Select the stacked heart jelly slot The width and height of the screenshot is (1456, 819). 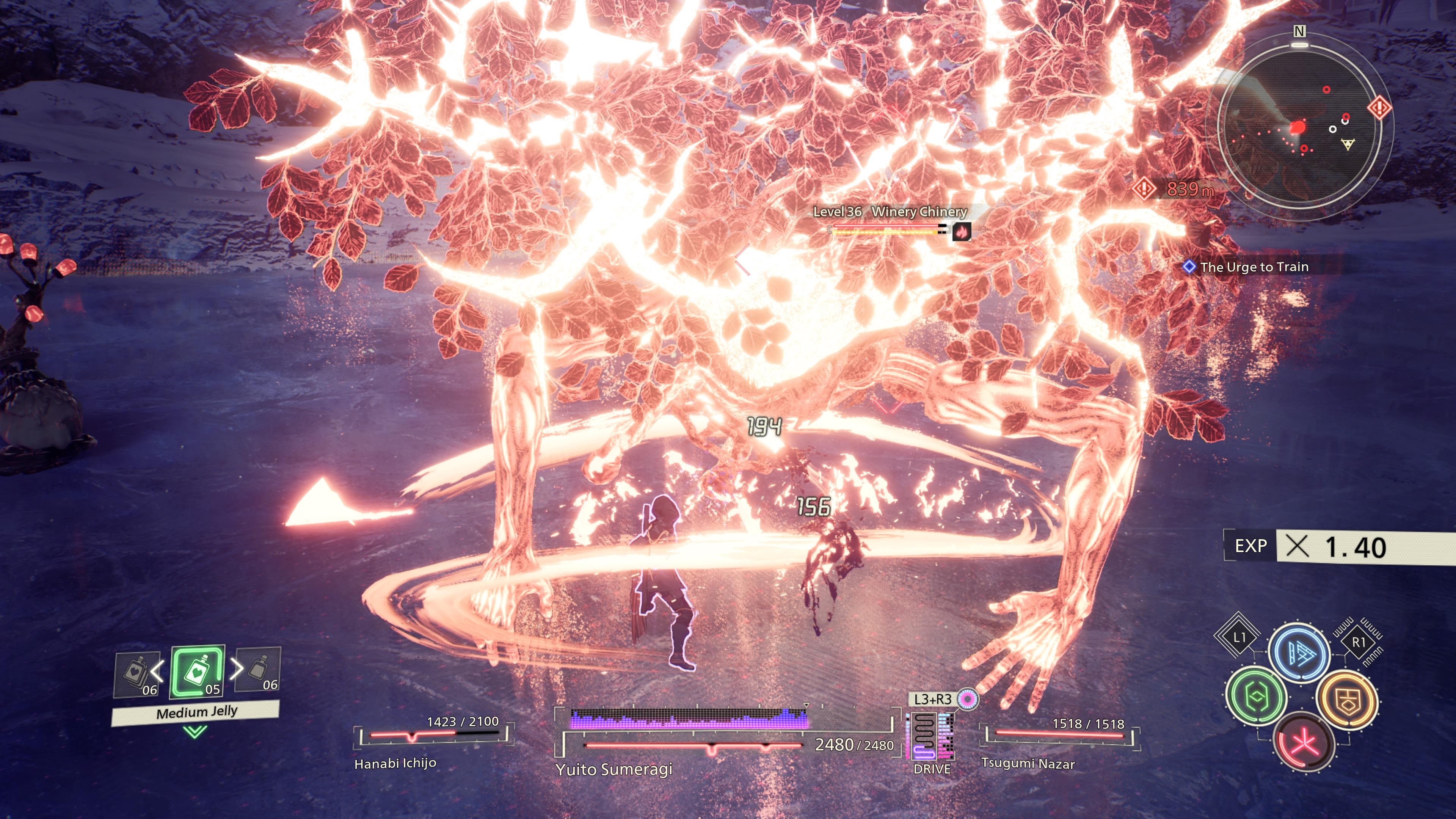[x=136, y=674]
